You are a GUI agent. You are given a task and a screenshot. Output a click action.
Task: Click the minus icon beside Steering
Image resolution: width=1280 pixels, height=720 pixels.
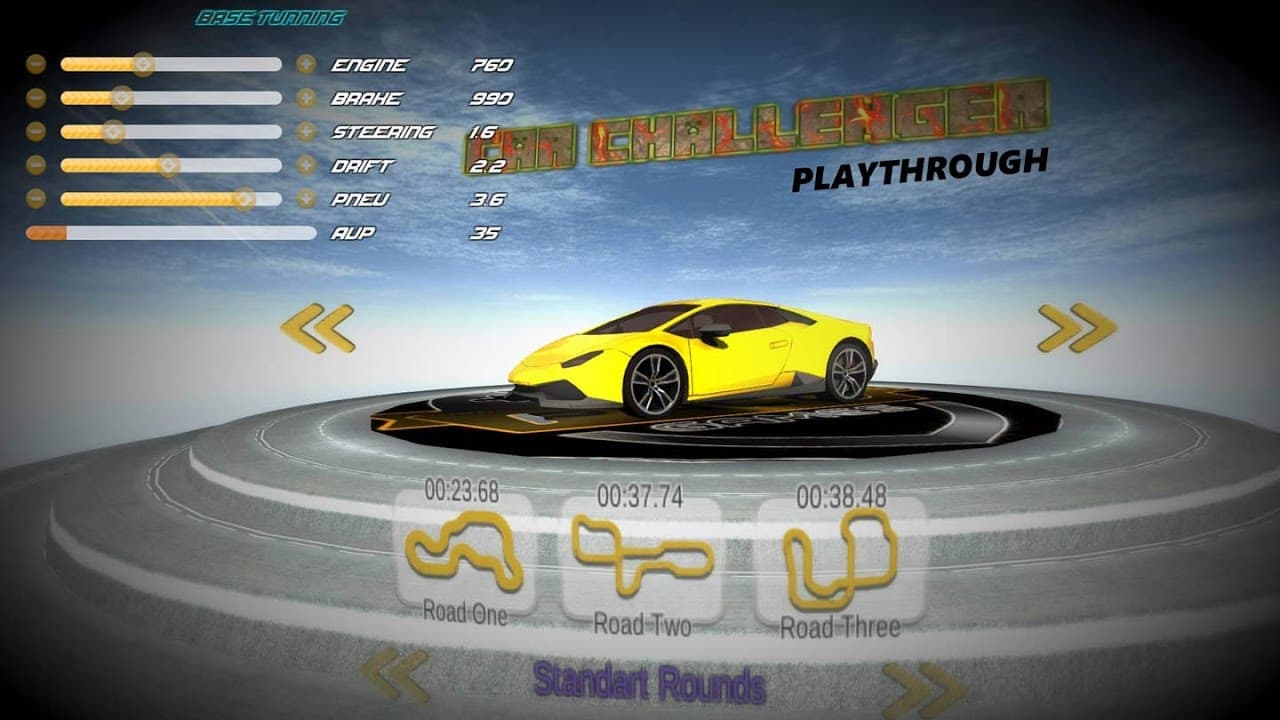[37, 131]
